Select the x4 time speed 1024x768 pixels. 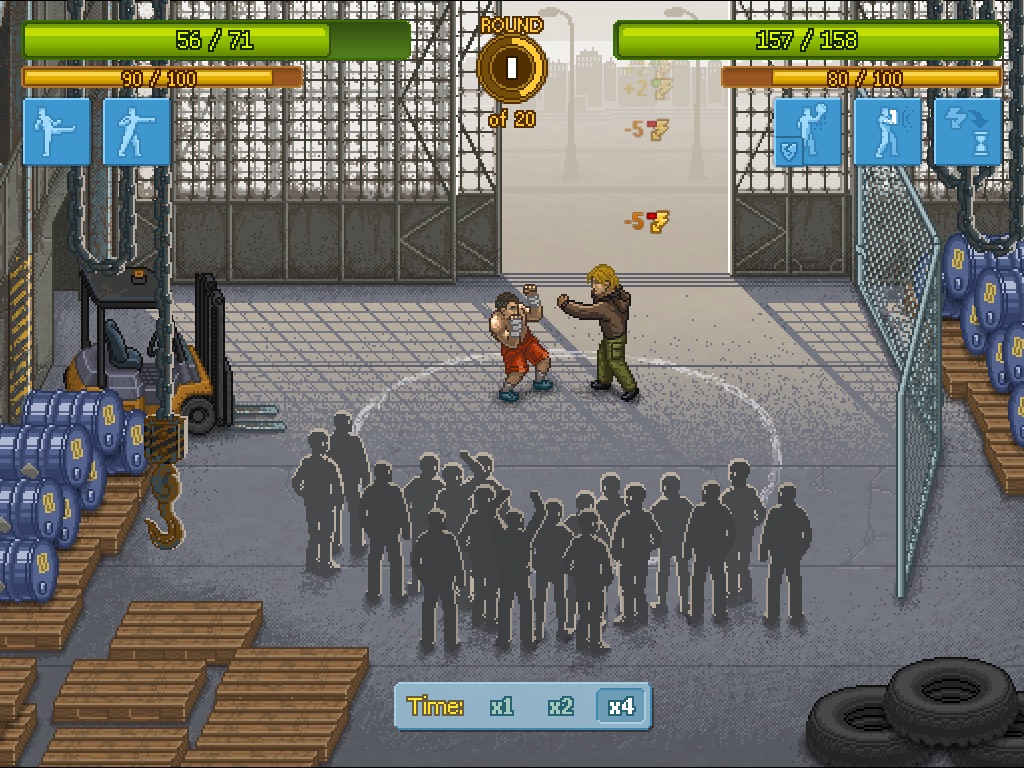620,707
